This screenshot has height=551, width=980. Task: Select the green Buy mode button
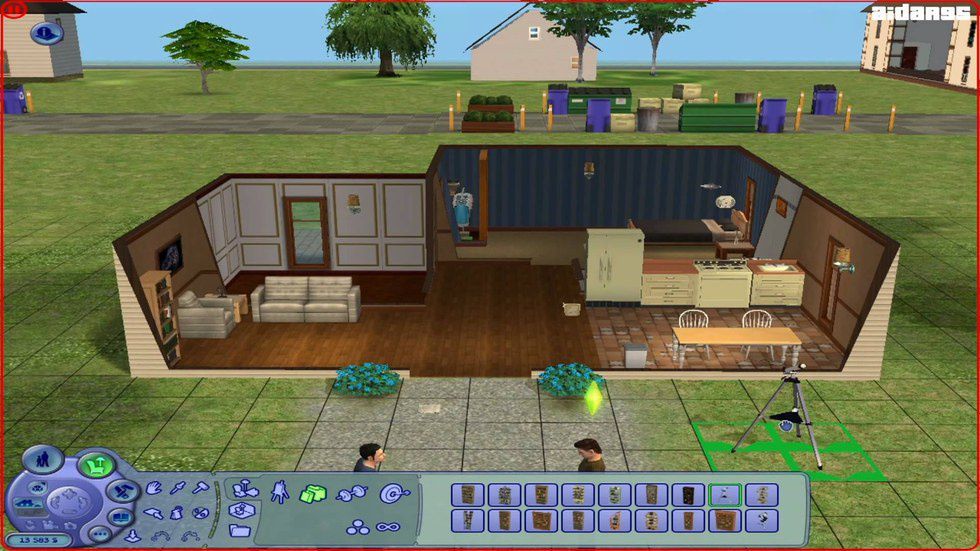click(96, 464)
